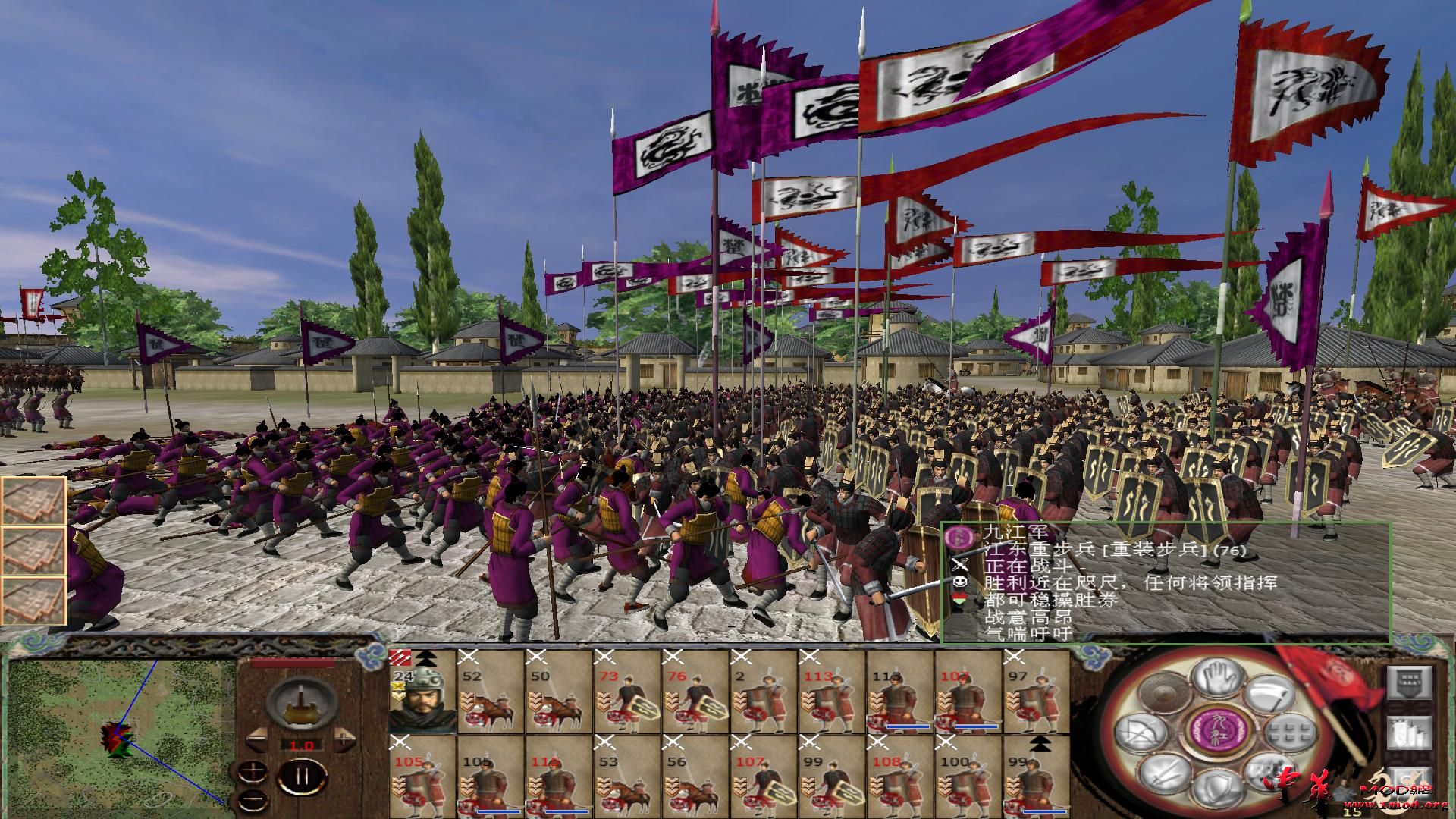Image resolution: width=1456 pixels, height=819 pixels.
Task: Decrease battle speed with the minus arrow
Action: coord(258,739)
